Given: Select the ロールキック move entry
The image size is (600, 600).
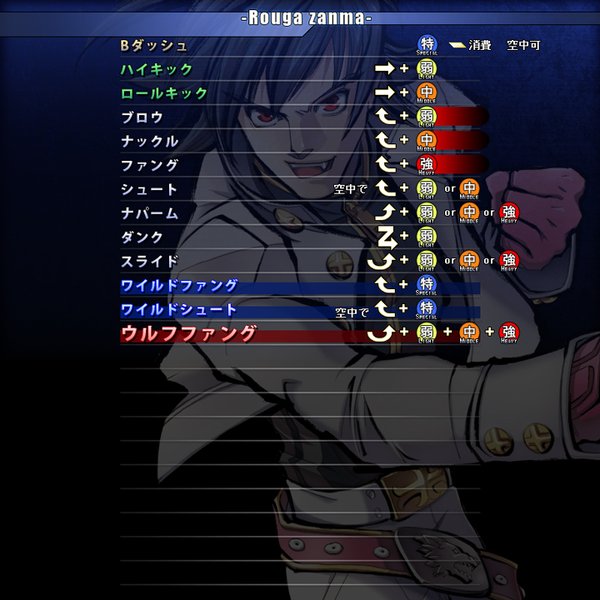Looking at the screenshot, I should 164,93.
